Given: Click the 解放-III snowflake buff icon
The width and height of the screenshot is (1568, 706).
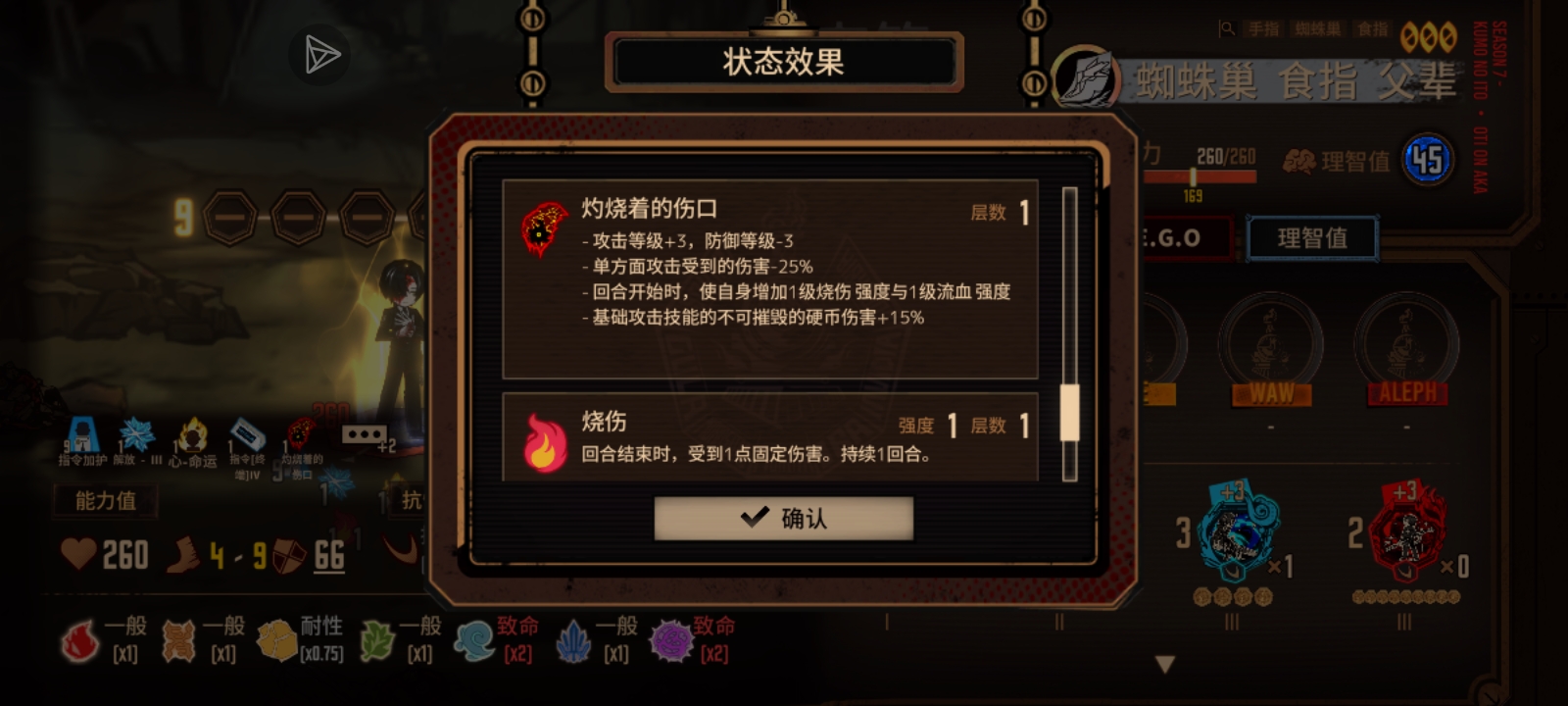Looking at the screenshot, I should click(x=138, y=432).
